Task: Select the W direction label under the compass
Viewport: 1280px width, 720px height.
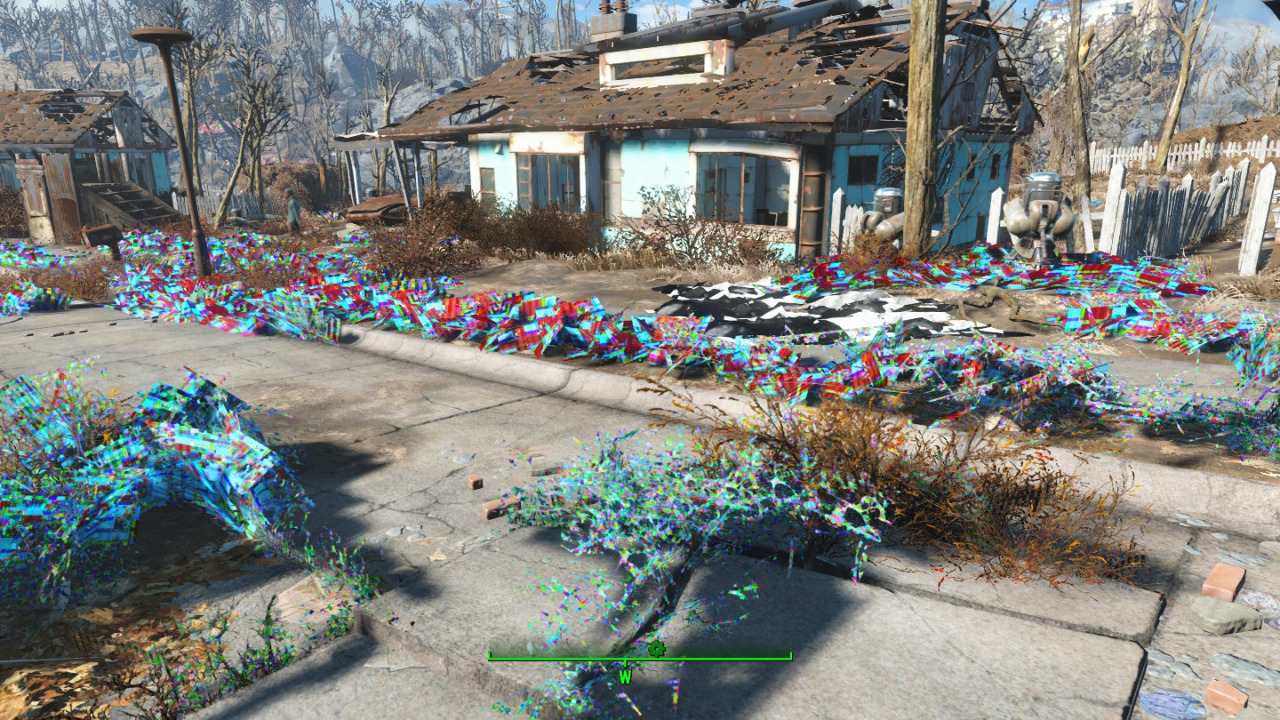Action: 625,677
